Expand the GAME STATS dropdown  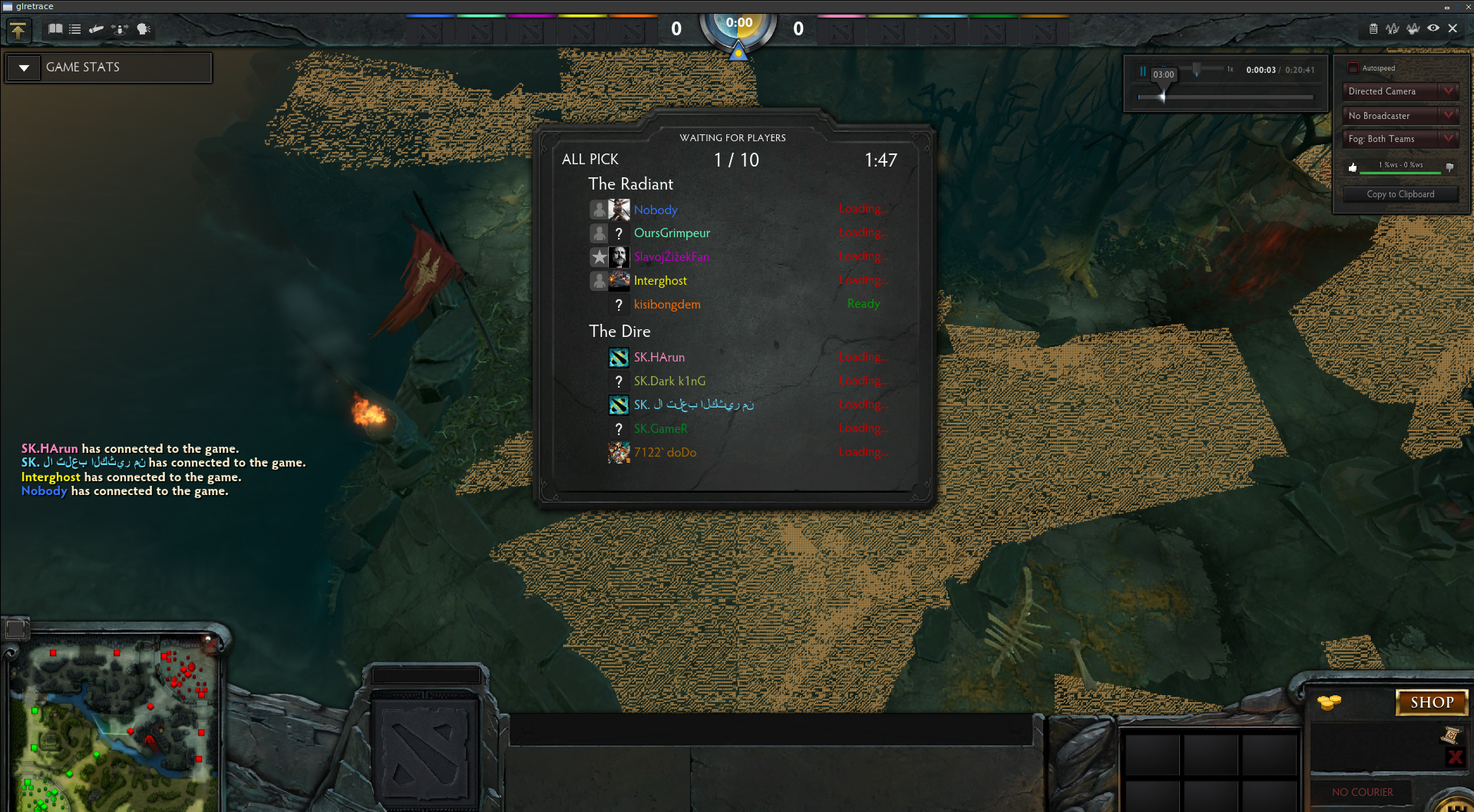[25, 68]
